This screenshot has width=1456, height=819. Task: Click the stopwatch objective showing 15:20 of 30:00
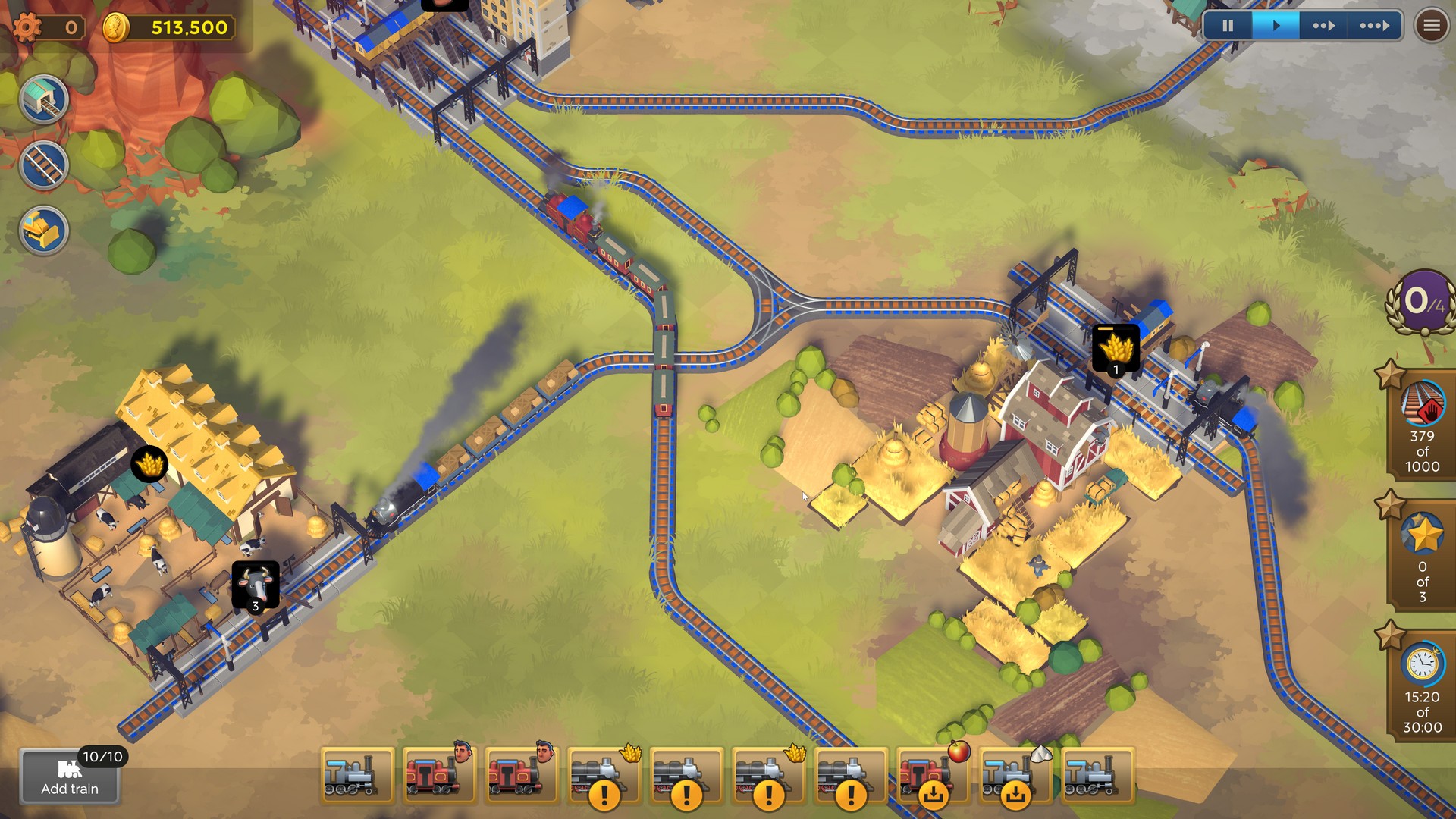click(x=1423, y=682)
